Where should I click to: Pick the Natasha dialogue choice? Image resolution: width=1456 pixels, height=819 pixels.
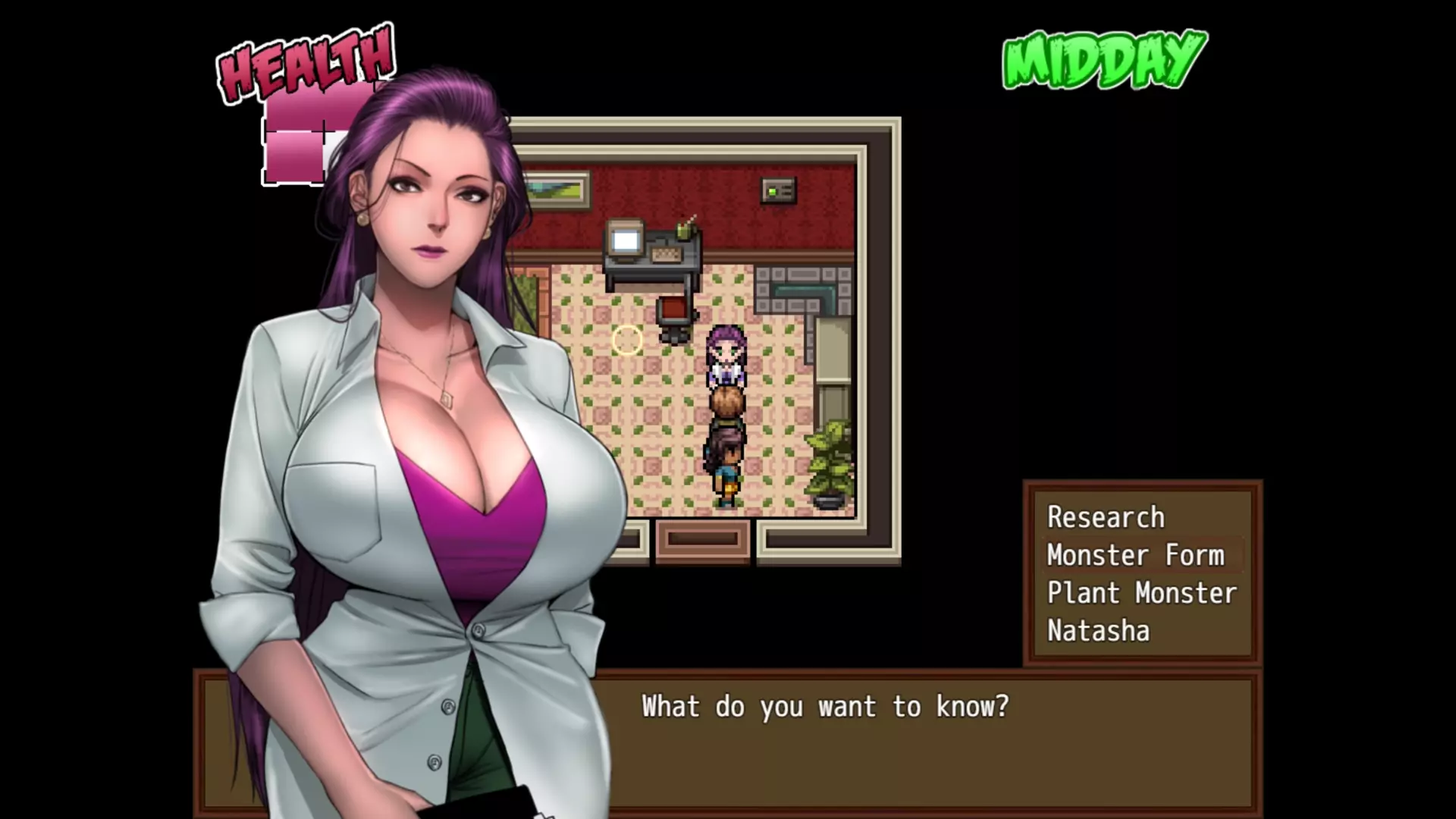click(1098, 631)
